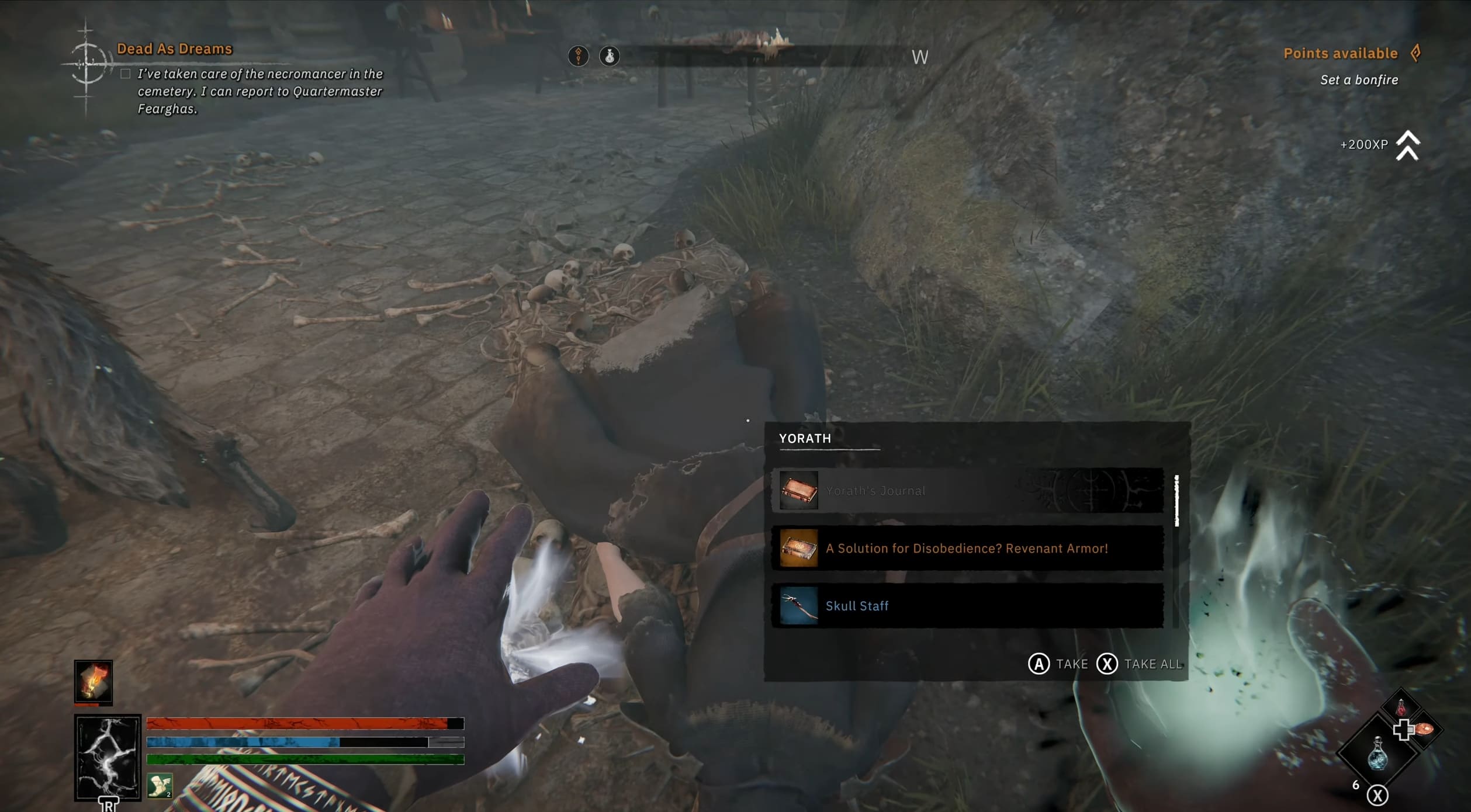
Task: Take the Revenant Armor document
Action: point(967,549)
